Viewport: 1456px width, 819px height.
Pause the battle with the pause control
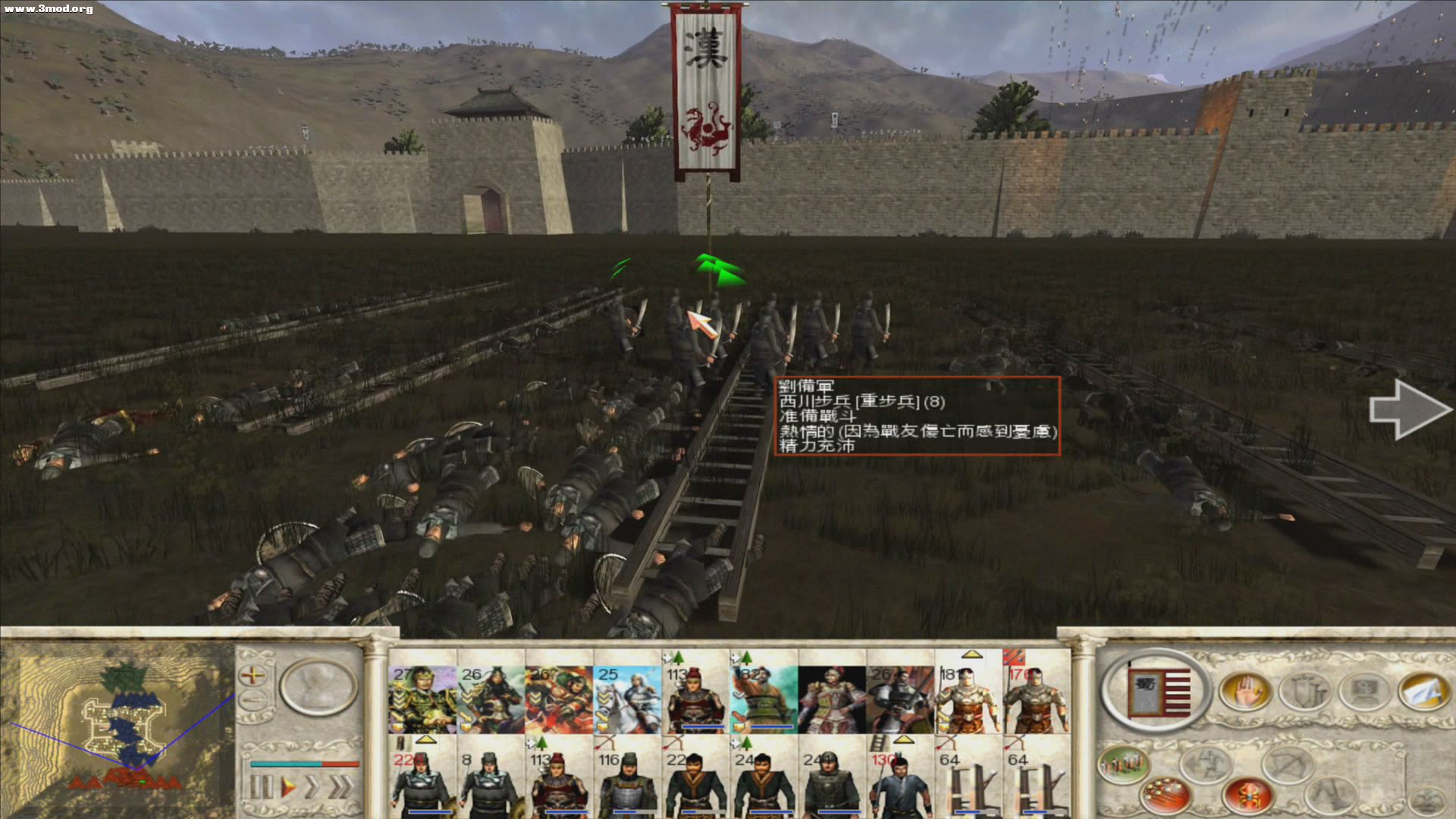[262, 786]
